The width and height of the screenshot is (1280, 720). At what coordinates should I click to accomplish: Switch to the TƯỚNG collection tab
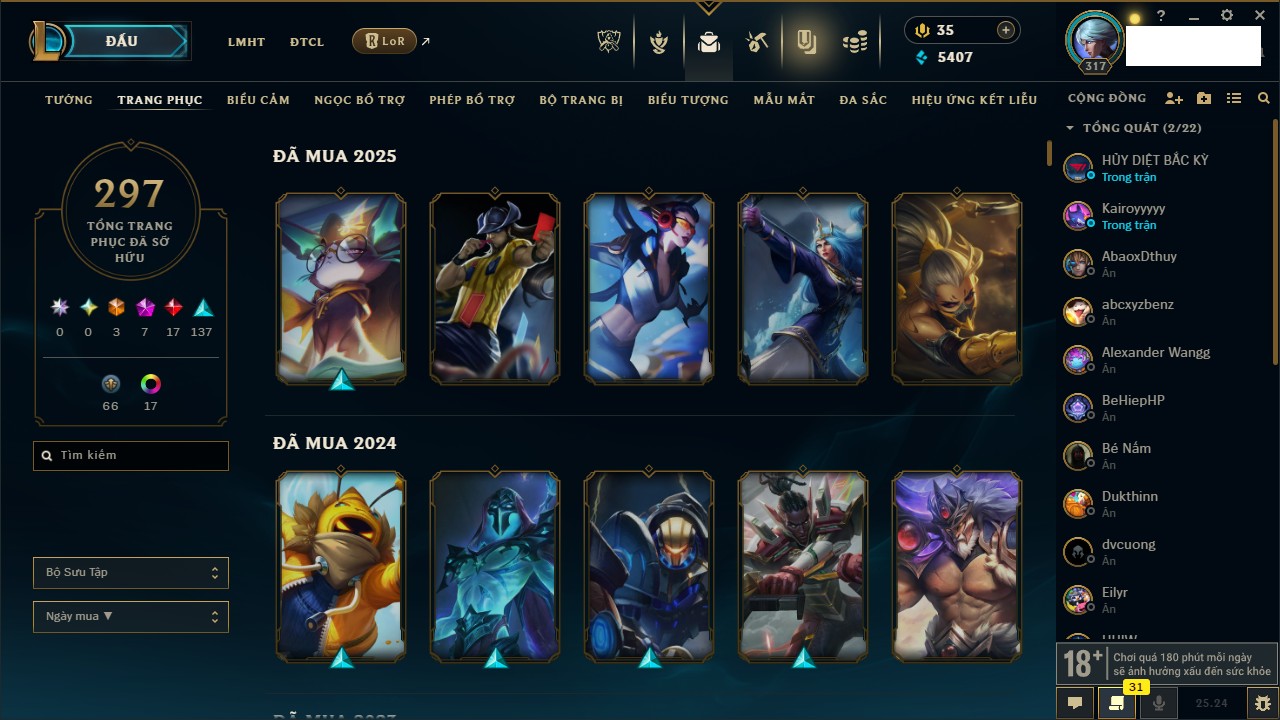pyautogui.click(x=69, y=100)
